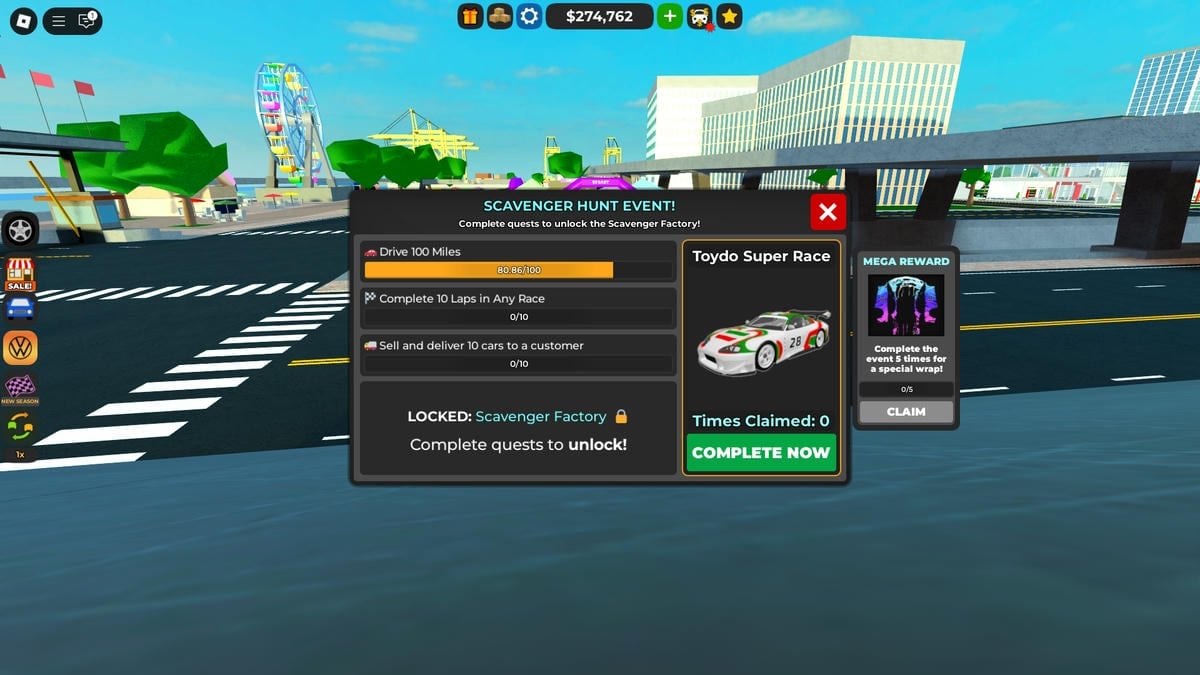Open the Sale shop icon

(x=20, y=273)
